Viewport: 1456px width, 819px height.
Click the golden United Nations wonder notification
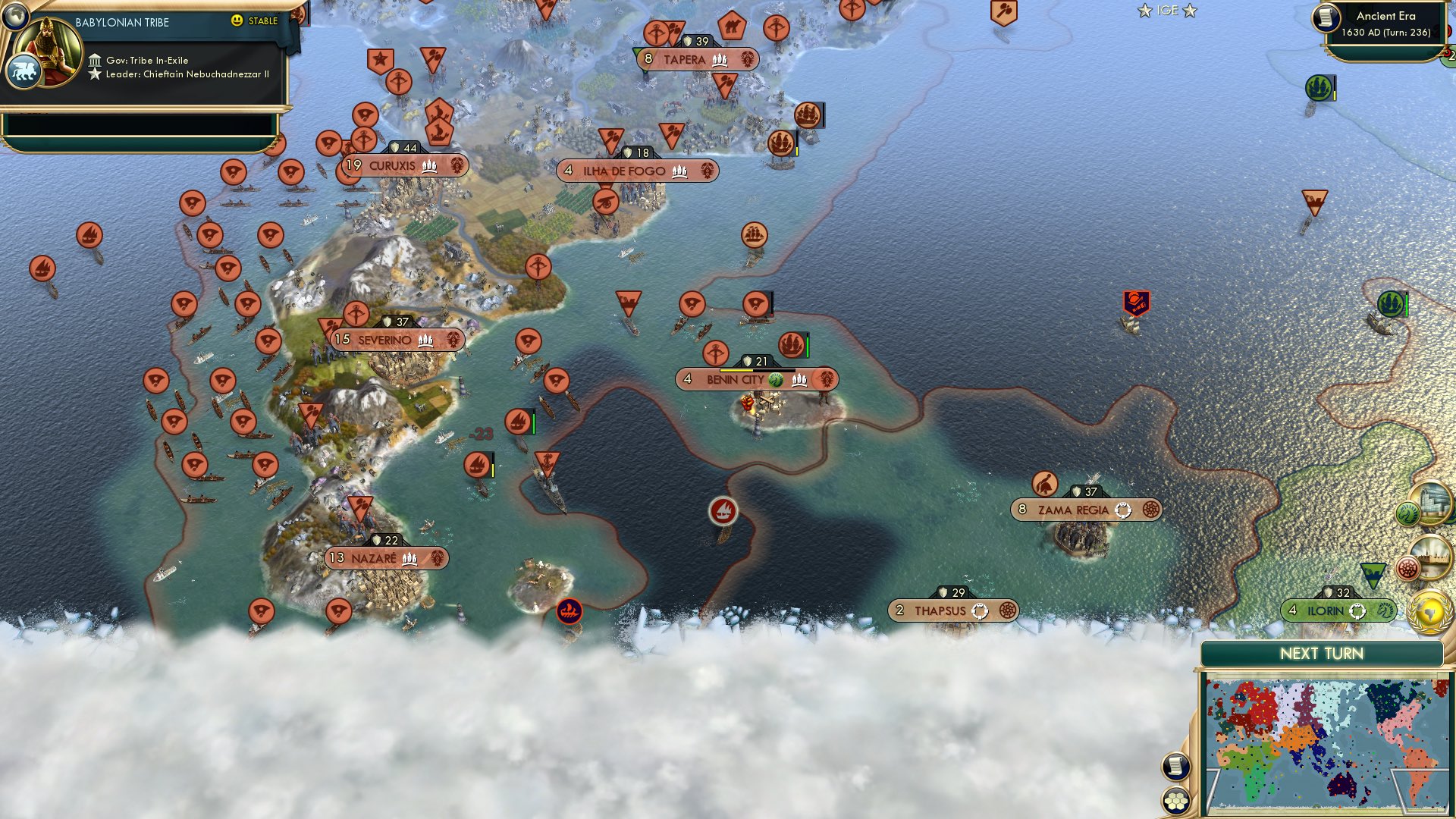[1430, 611]
